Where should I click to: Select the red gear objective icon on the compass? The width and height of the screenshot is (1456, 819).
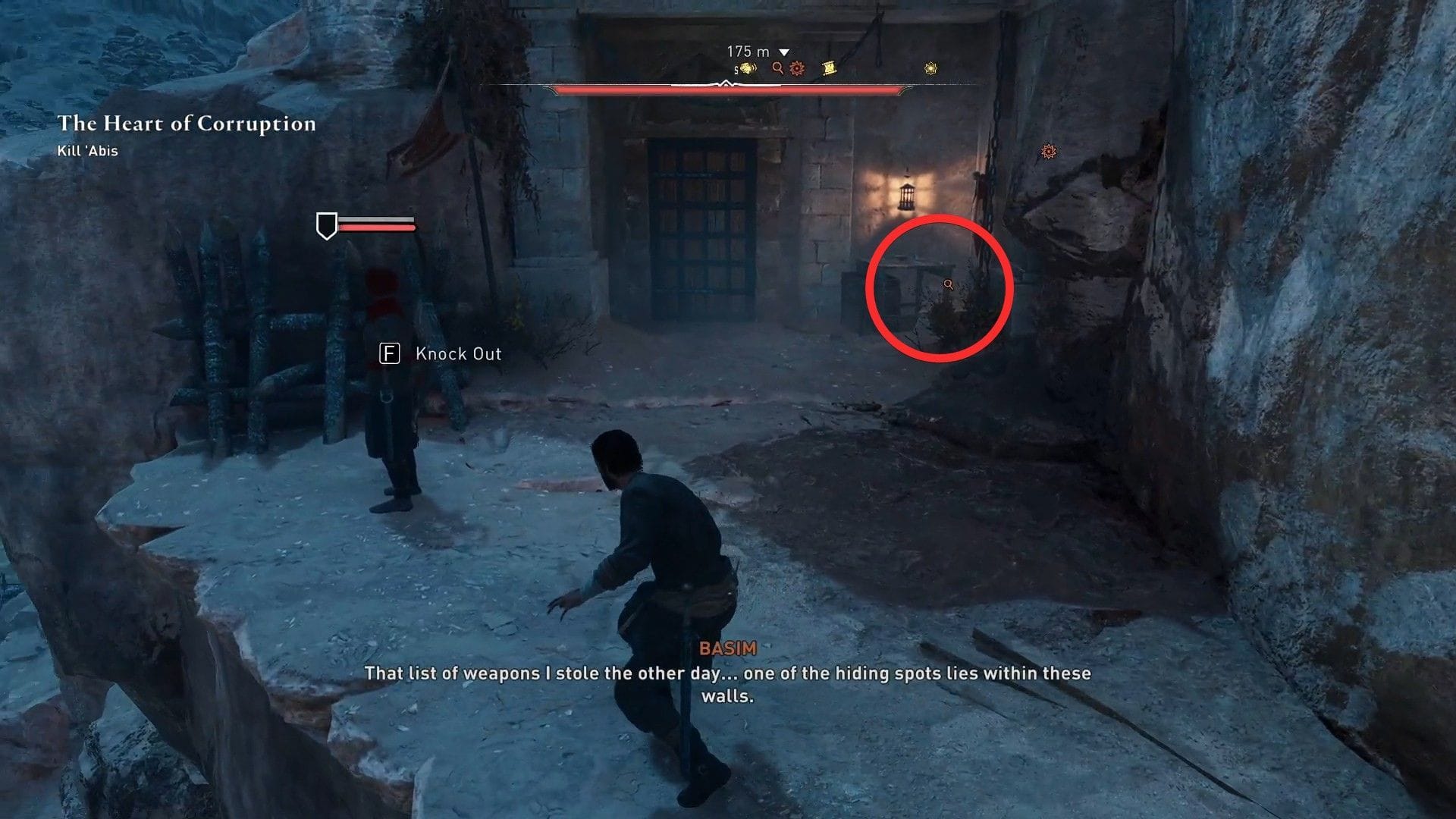pyautogui.click(x=797, y=68)
